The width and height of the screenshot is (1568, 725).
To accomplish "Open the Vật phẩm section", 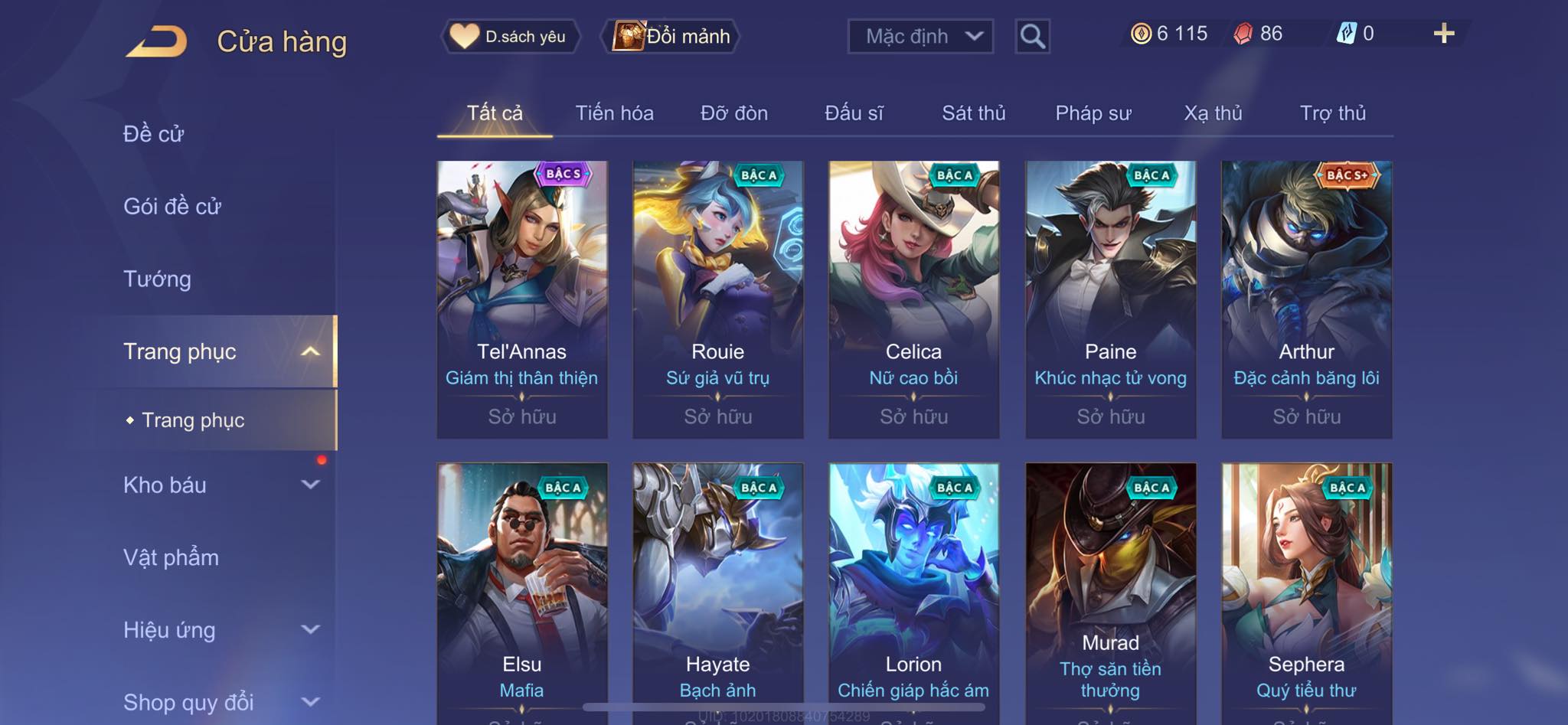I will pyautogui.click(x=171, y=557).
